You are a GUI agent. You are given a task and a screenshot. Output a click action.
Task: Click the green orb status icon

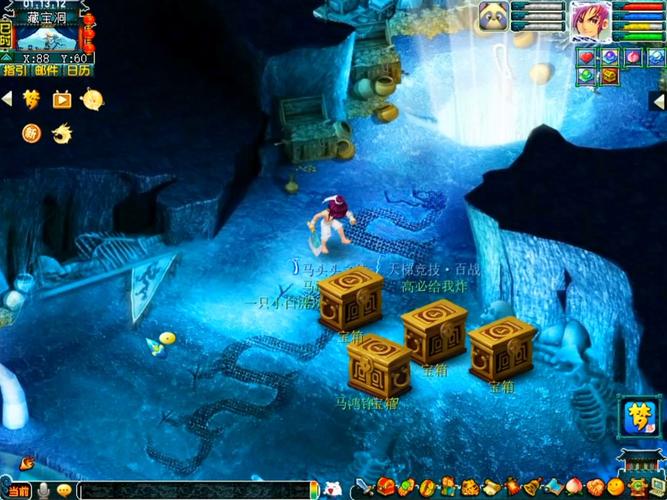586,75
